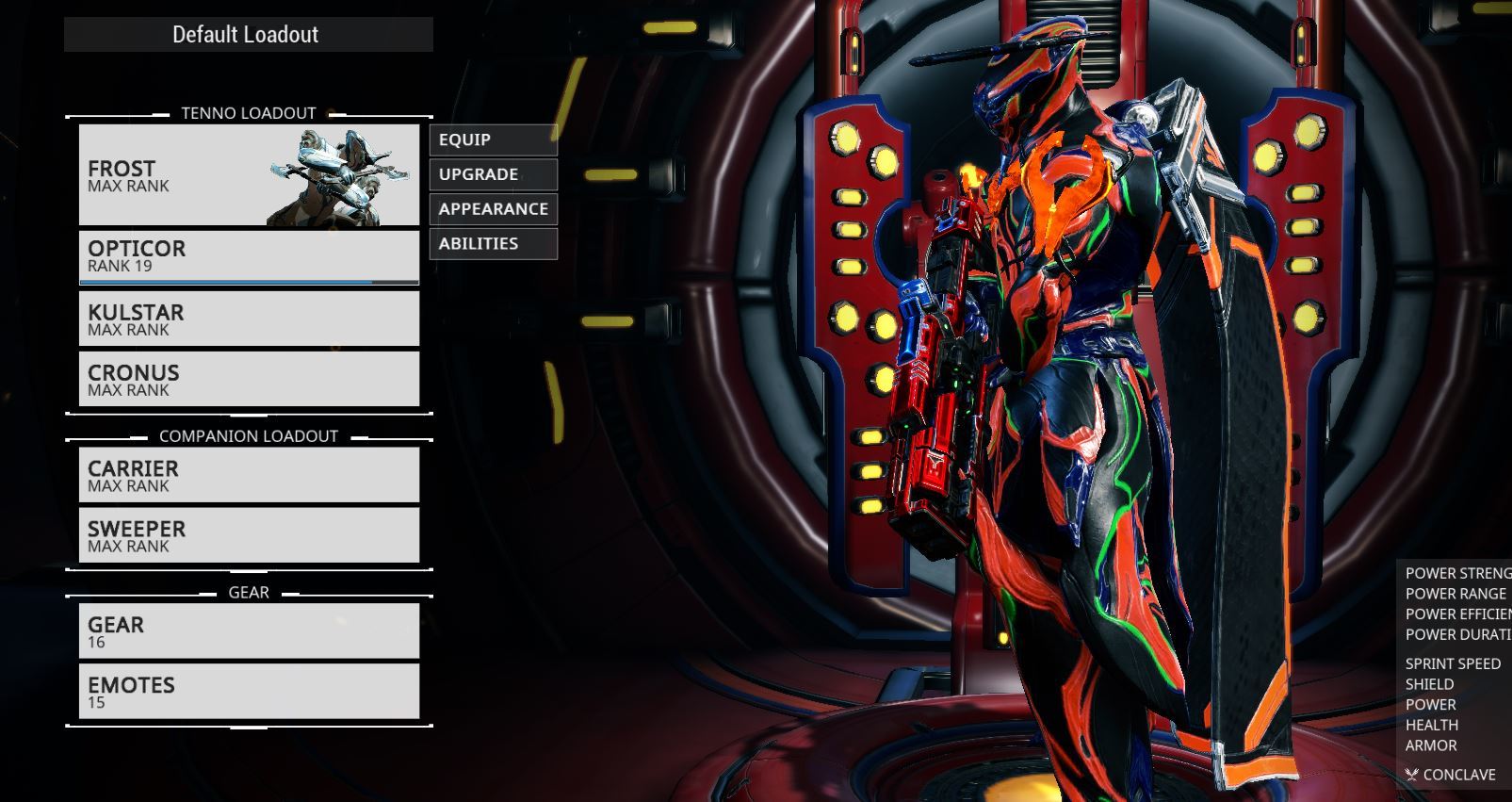Click the Conclave crossed-swords icon

[1410, 775]
